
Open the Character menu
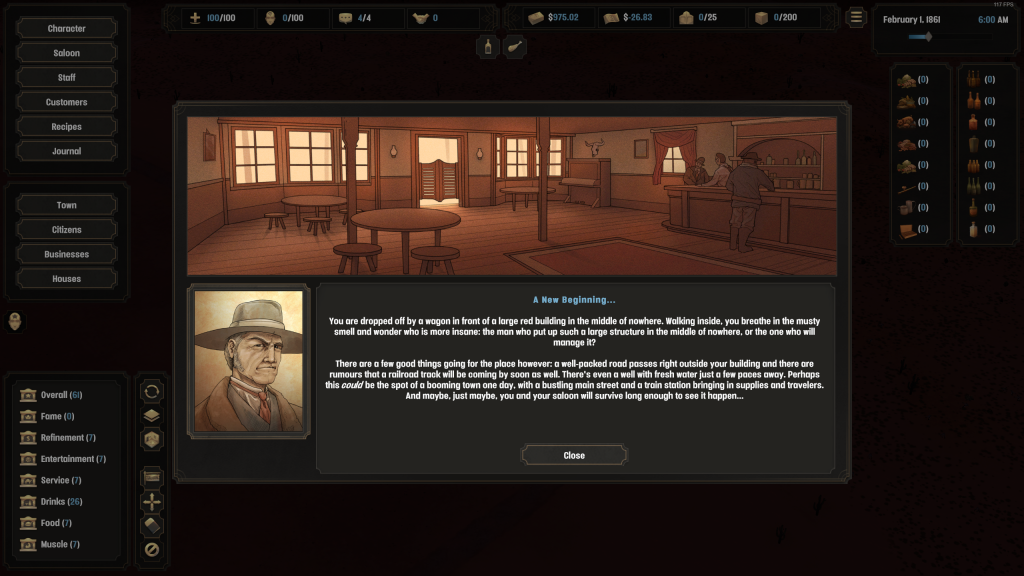point(67,29)
